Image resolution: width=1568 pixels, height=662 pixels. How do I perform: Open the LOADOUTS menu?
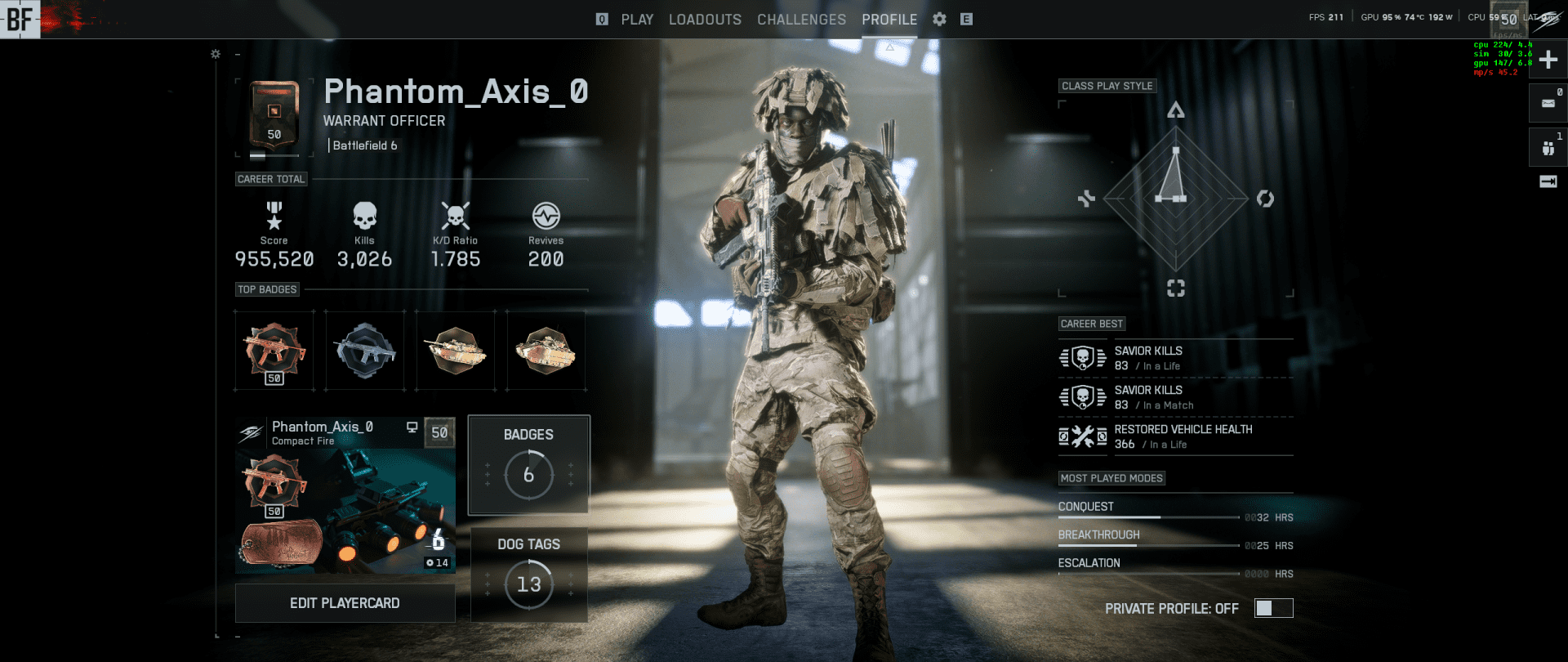705,19
